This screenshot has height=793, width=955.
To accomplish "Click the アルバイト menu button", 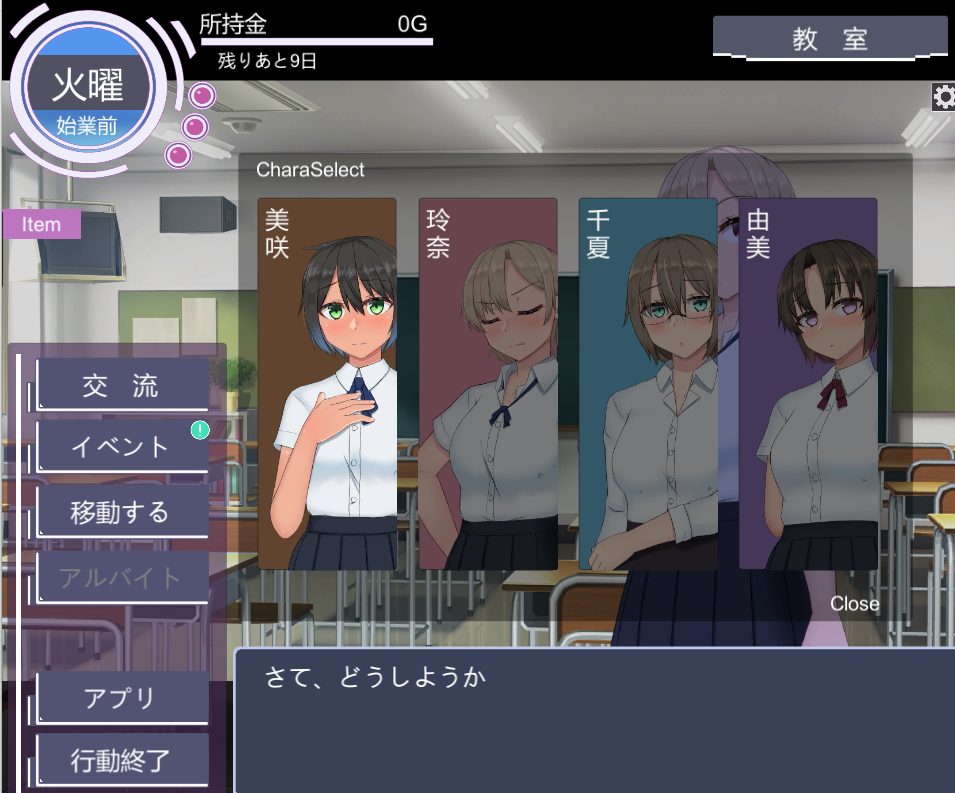I will [x=122, y=577].
